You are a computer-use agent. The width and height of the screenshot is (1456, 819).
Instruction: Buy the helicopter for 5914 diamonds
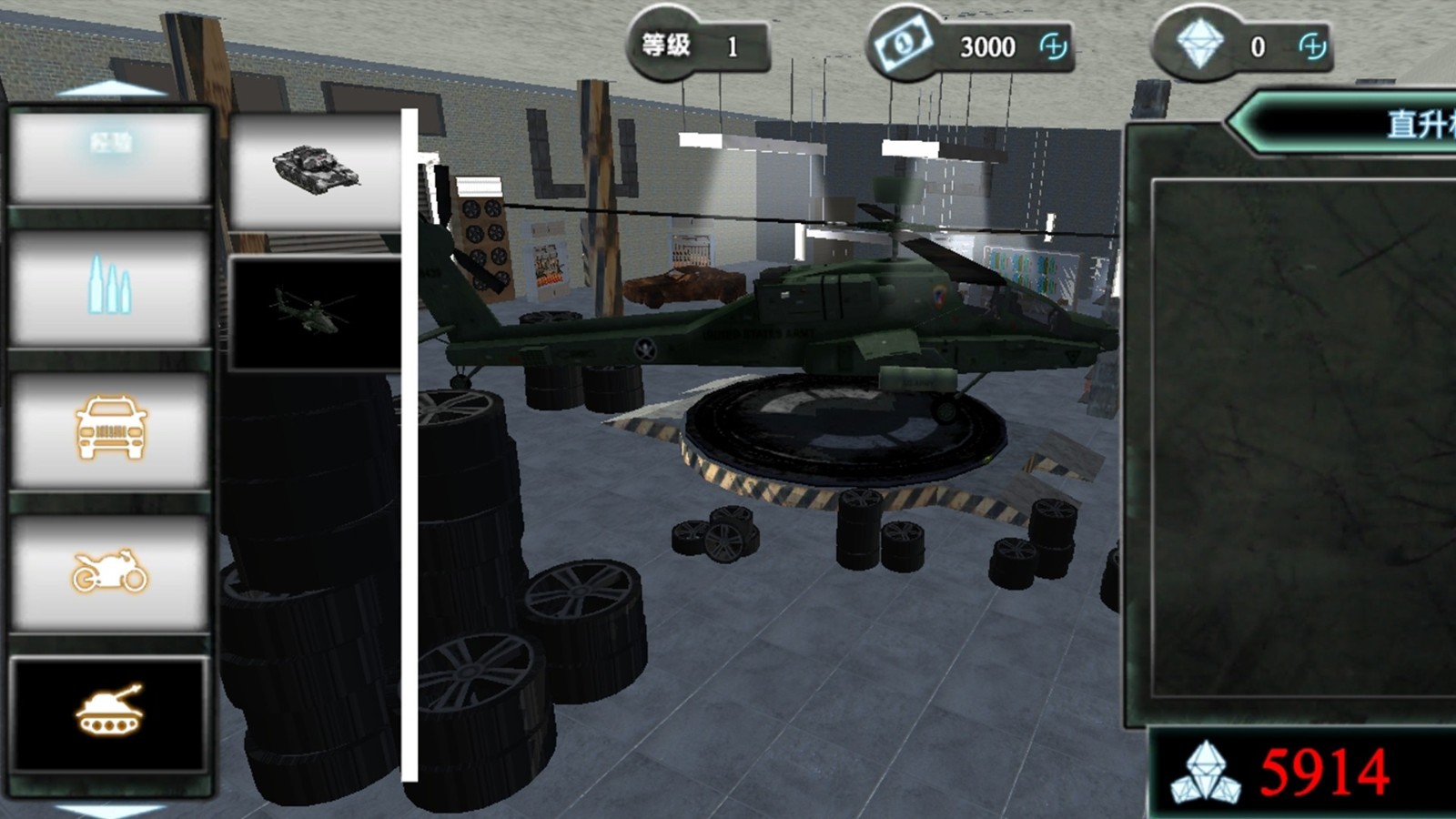pos(1301,773)
